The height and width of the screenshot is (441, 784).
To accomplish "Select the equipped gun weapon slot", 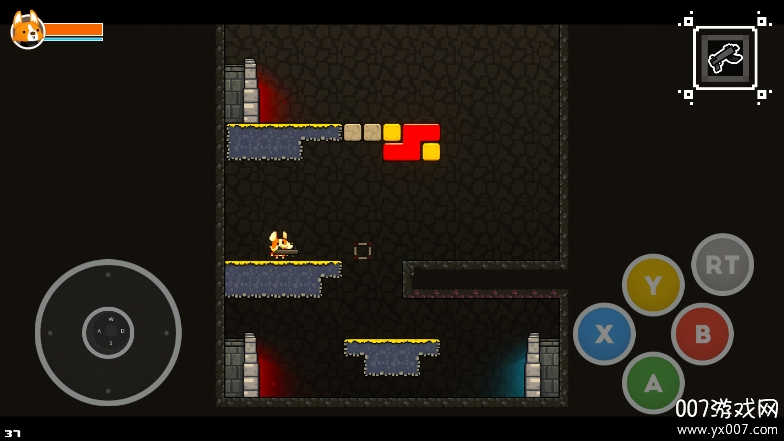I will point(725,58).
